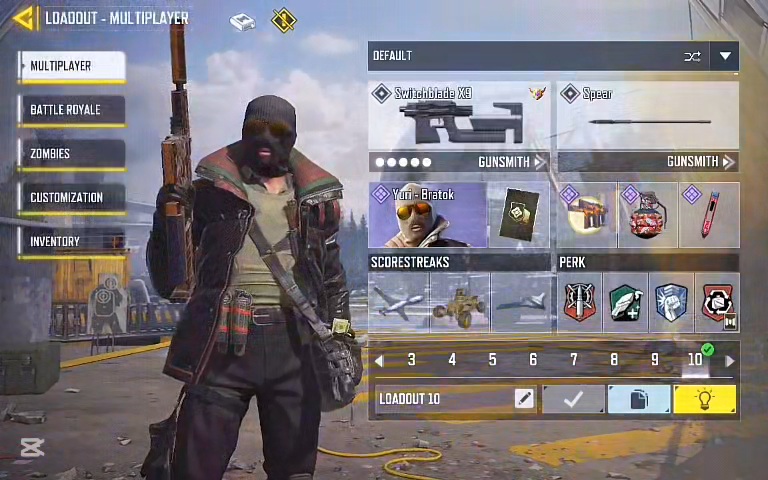This screenshot has width=768, height=480.
Task: Expand the Default loadout dropdown arrow
Action: [725, 57]
